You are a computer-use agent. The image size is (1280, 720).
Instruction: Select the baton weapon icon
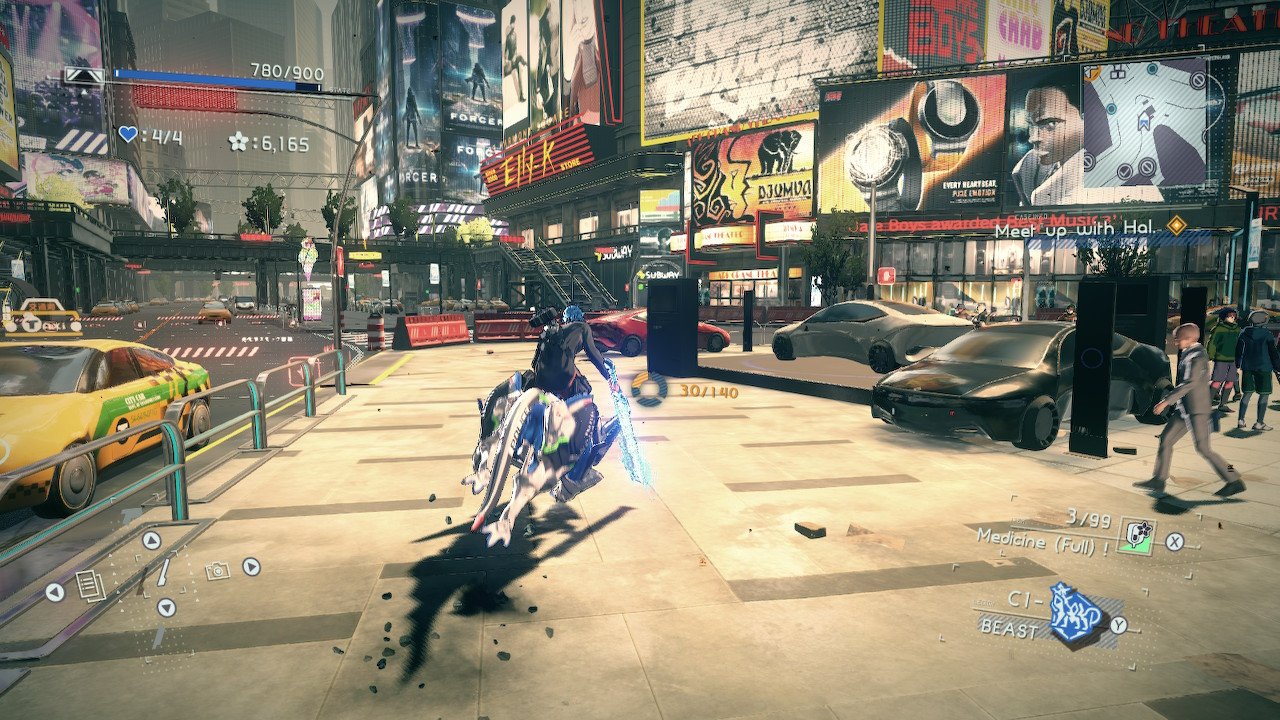pyautogui.click(x=160, y=570)
